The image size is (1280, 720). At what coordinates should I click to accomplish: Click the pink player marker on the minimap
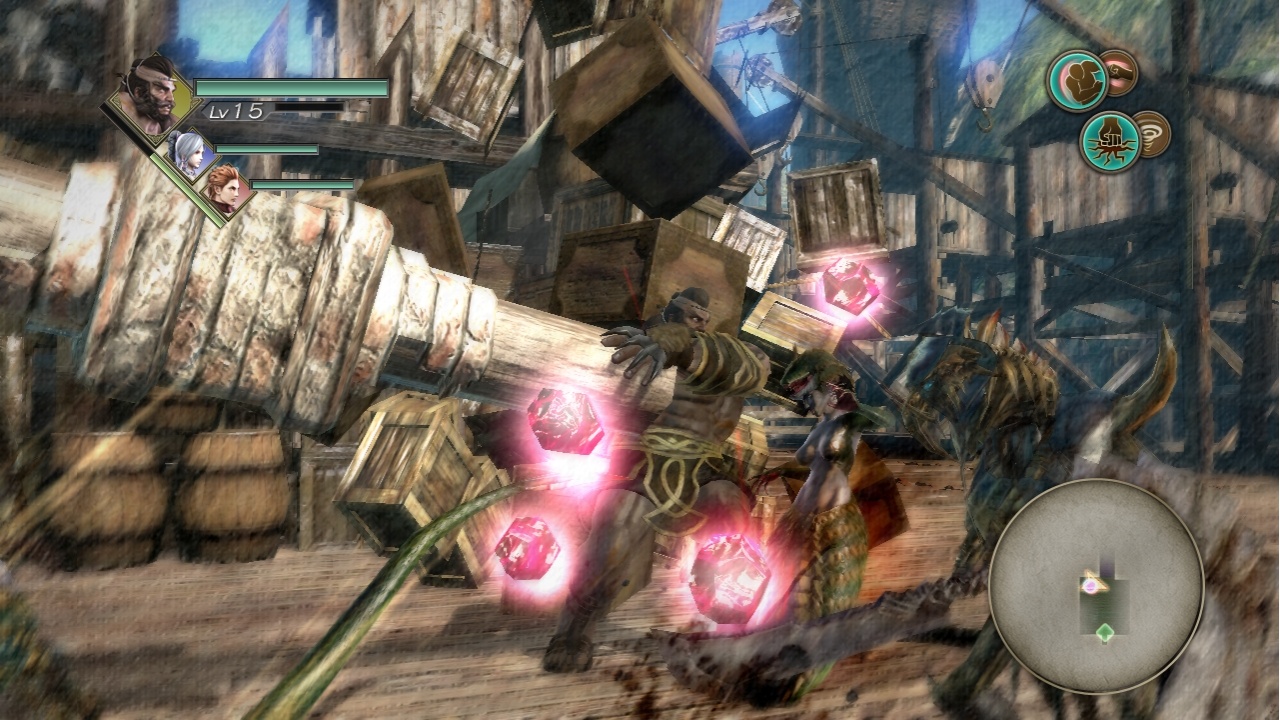pos(1090,587)
